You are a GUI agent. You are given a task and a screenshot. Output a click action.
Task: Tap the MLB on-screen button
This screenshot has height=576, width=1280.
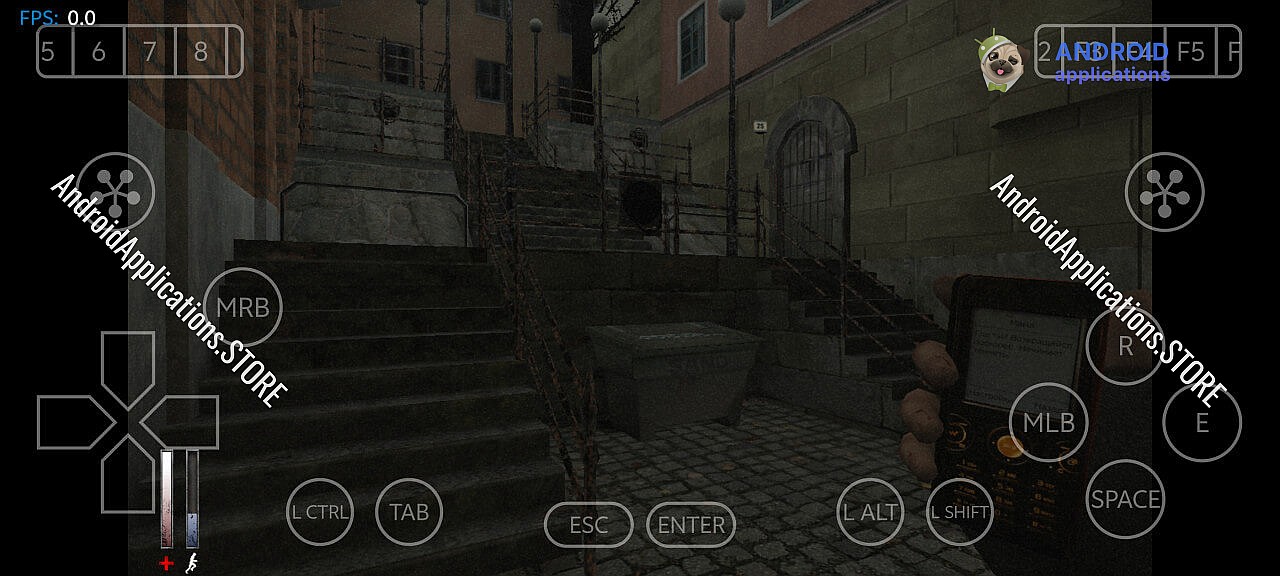click(1048, 422)
